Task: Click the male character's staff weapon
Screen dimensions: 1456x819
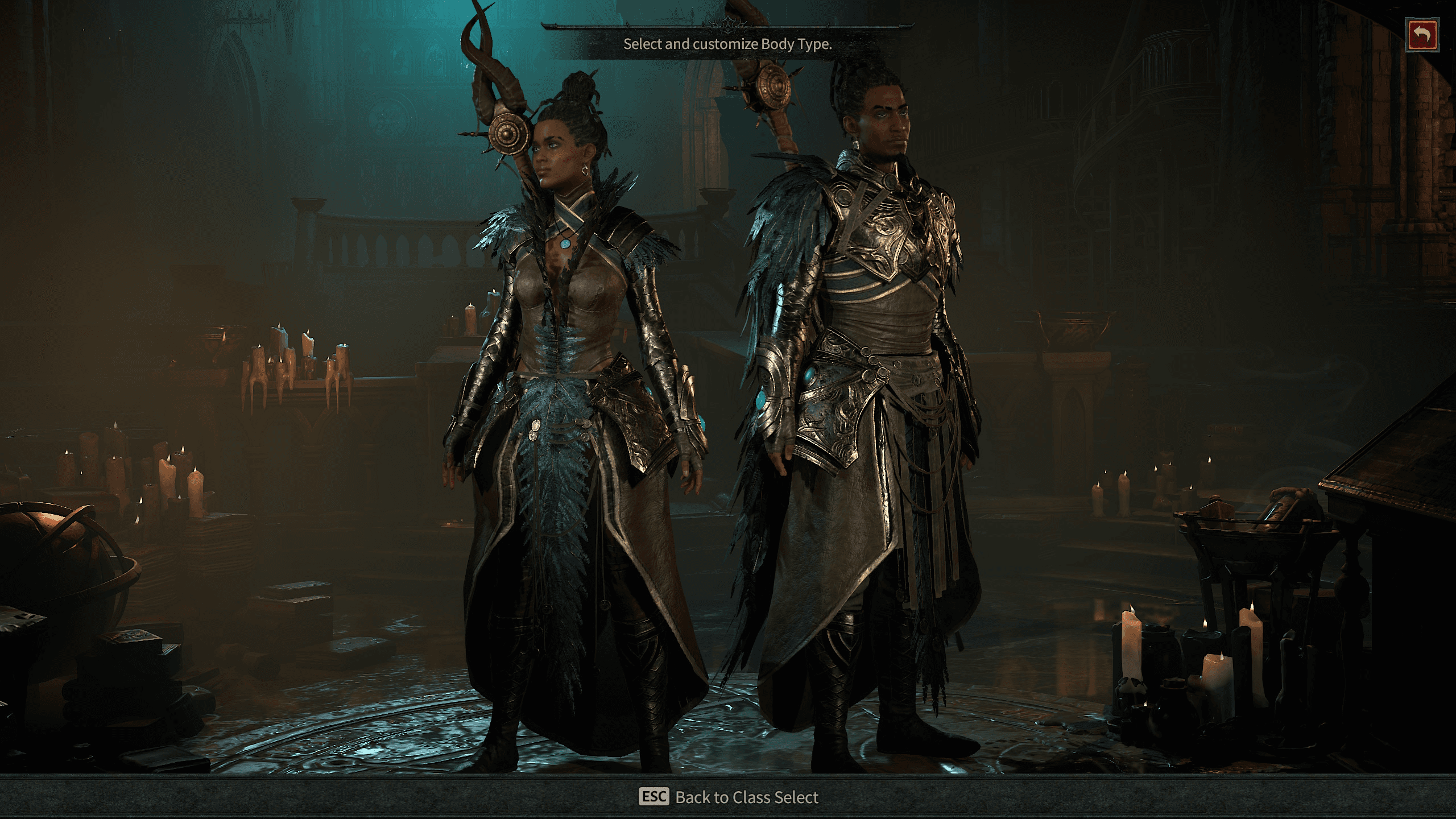Action: pyautogui.click(x=773, y=85)
